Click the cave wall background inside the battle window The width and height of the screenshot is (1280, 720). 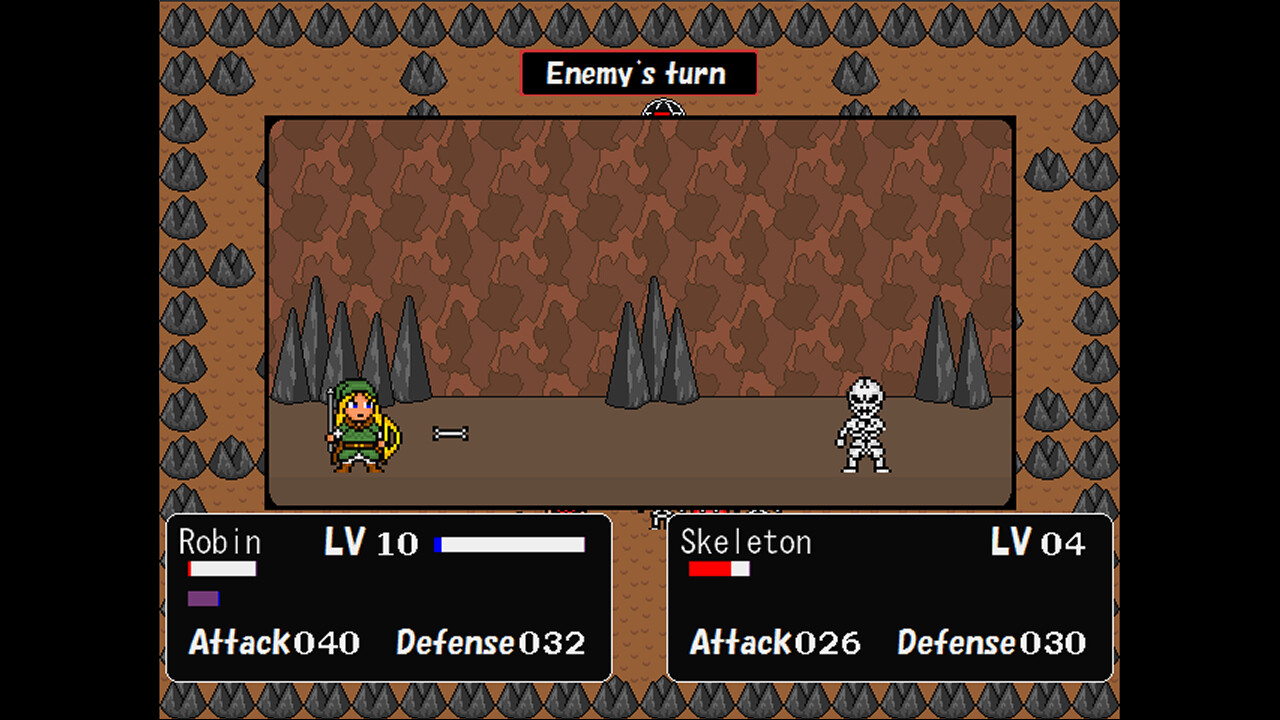point(640,220)
